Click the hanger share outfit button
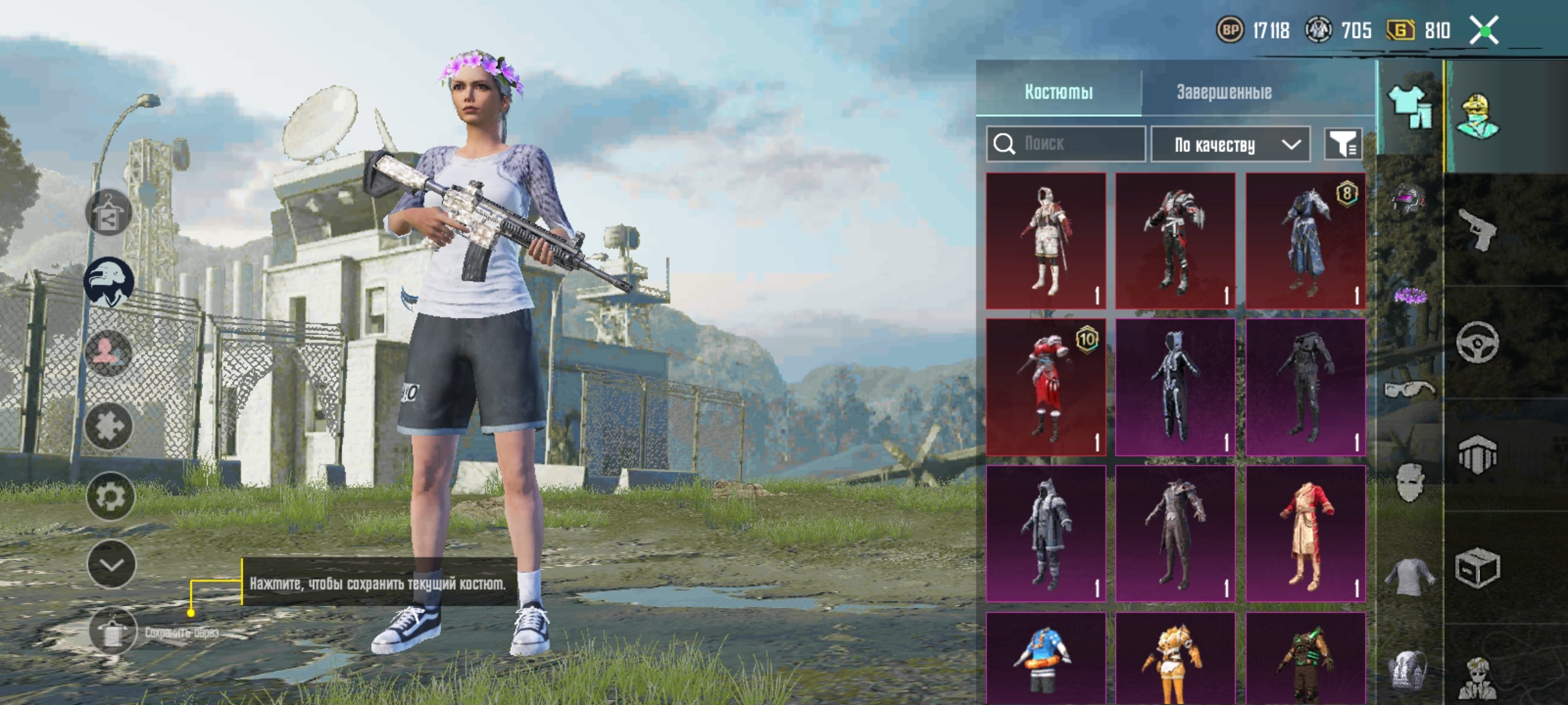 tap(108, 213)
